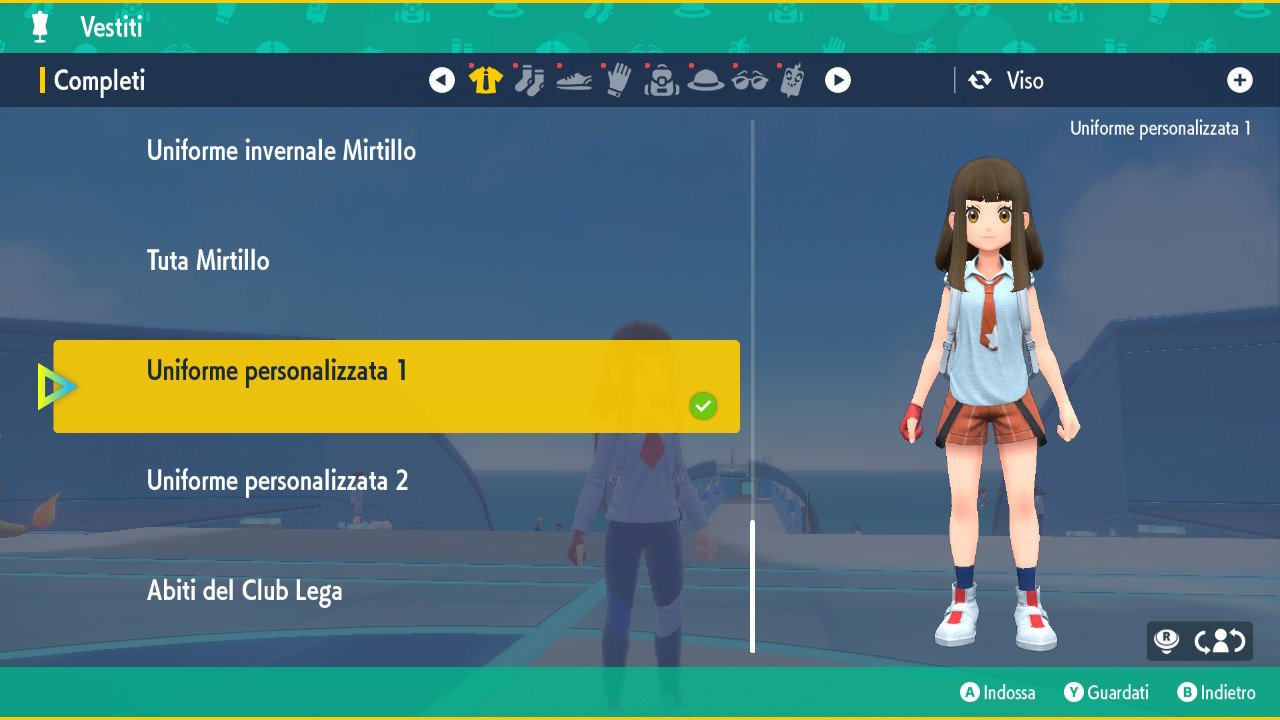
Task: Click the right arrow category button
Action: [x=838, y=81]
